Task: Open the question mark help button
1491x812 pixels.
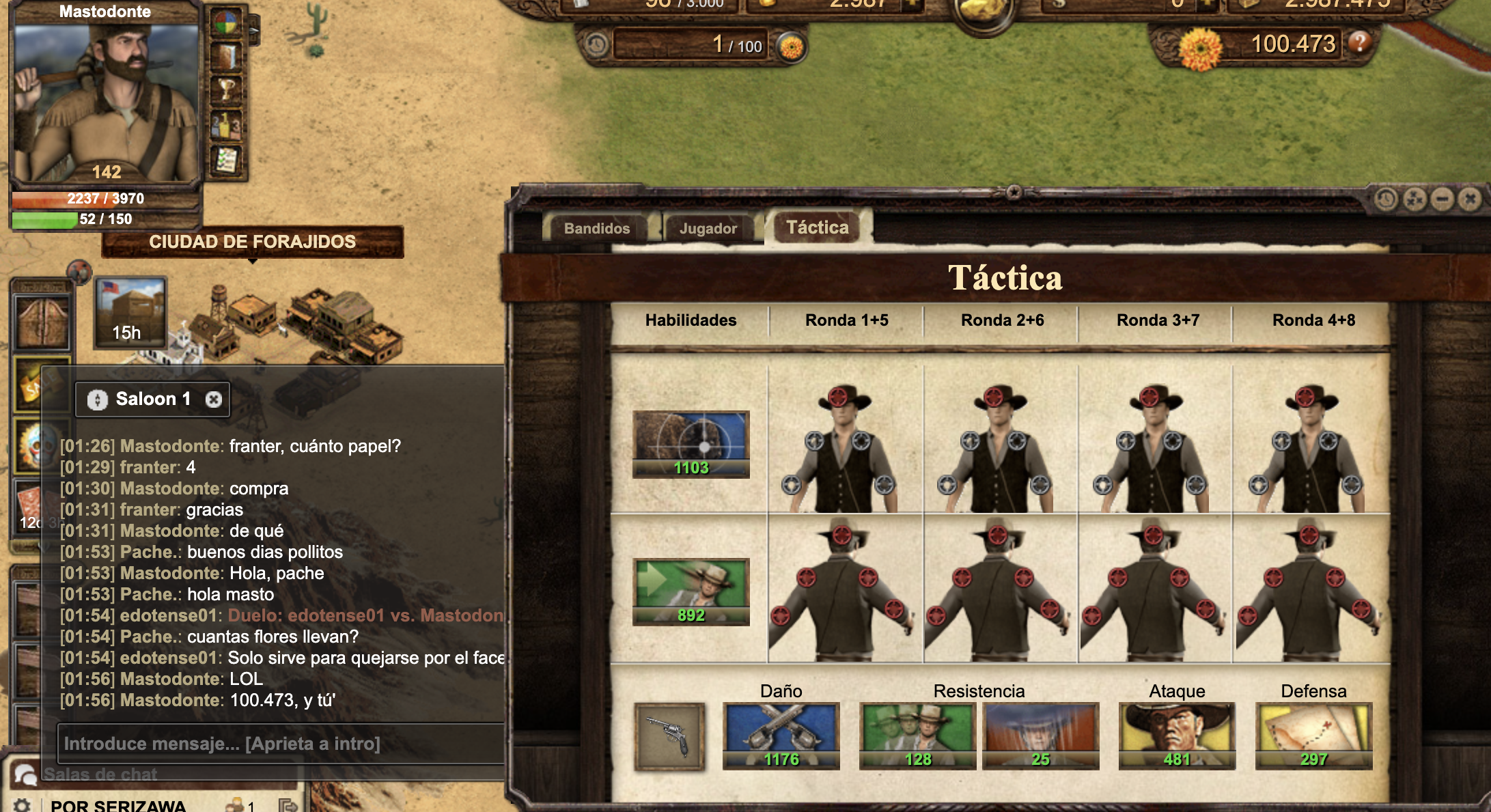Action: tap(1359, 43)
